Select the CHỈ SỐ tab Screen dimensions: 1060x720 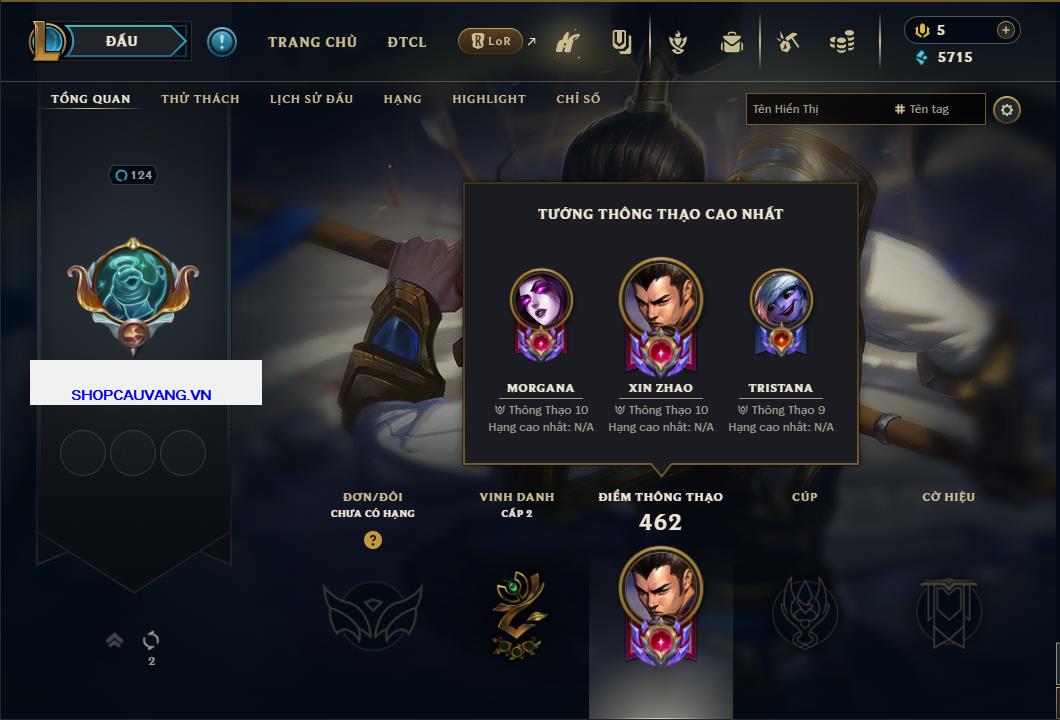point(578,99)
